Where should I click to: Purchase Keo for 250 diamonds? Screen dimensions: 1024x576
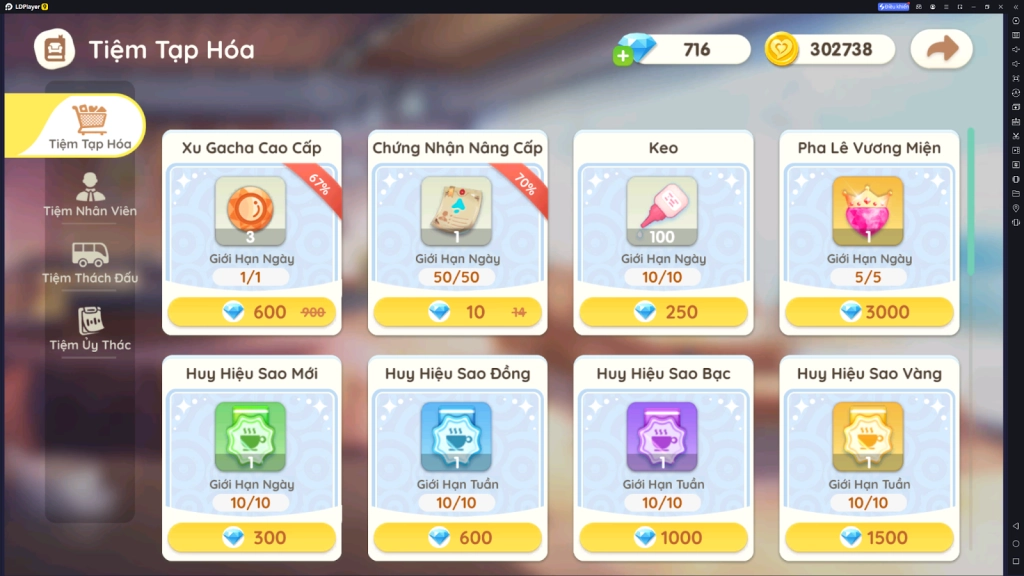(x=663, y=312)
